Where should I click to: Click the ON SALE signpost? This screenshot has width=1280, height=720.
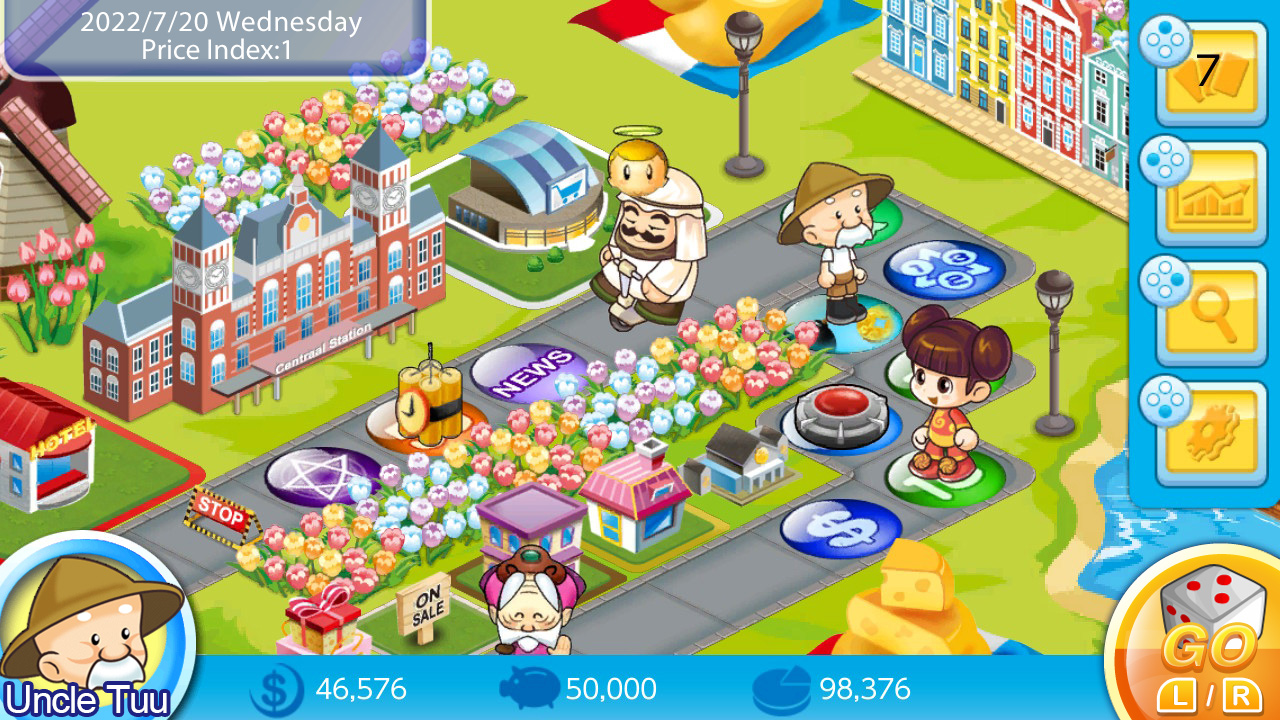click(x=430, y=605)
